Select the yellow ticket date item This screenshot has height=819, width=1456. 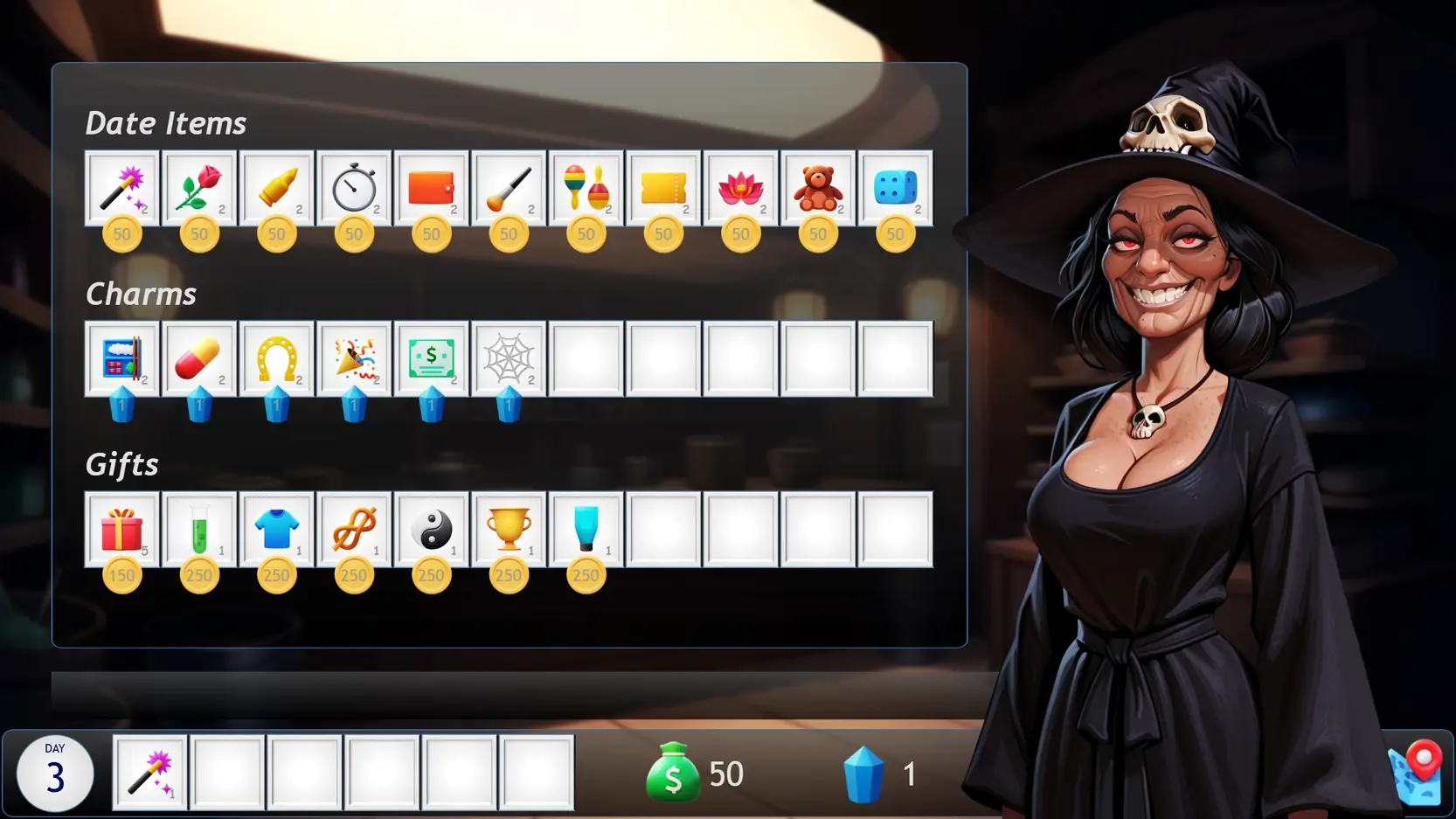[663, 188]
